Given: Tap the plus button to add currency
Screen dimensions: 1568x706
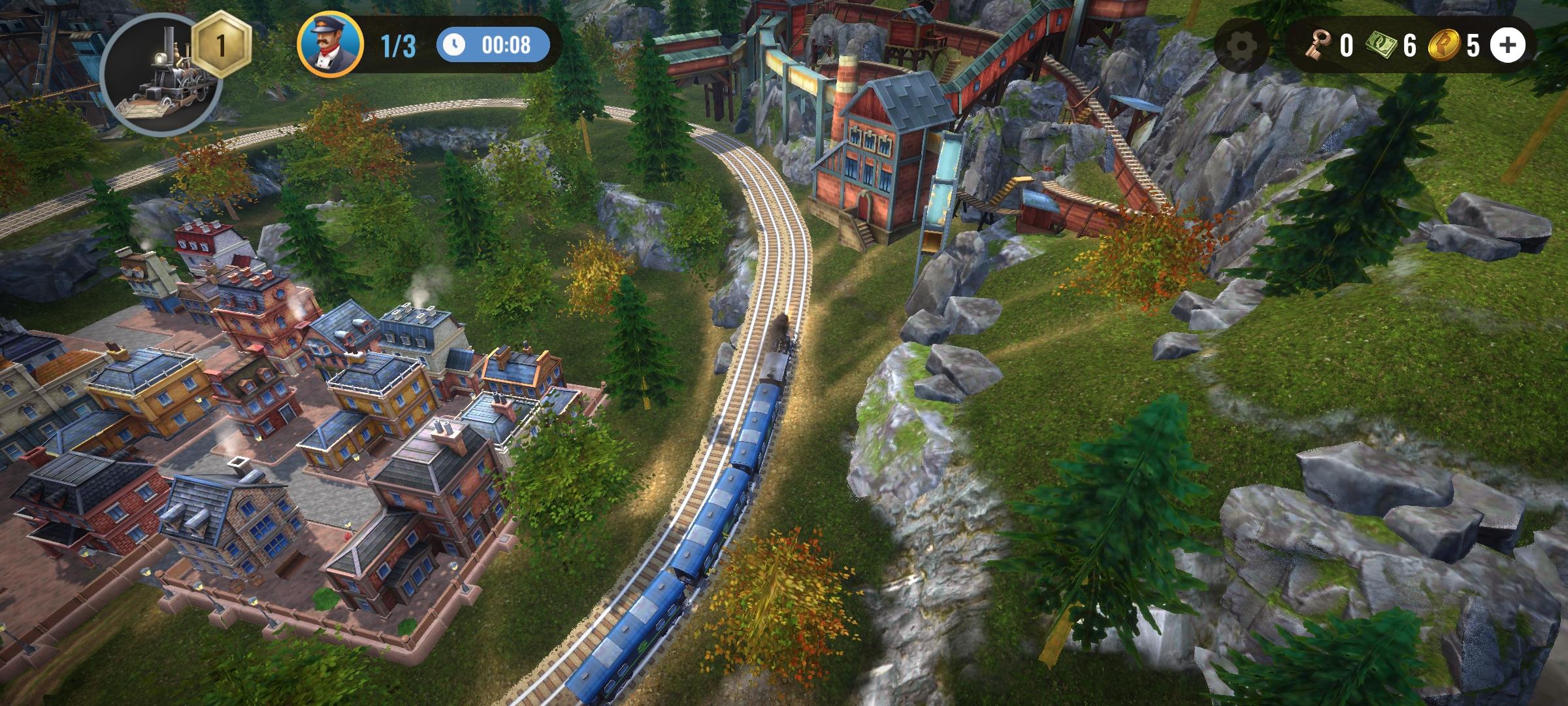Looking at the screenshot, I should click(x=1507, y=45).
